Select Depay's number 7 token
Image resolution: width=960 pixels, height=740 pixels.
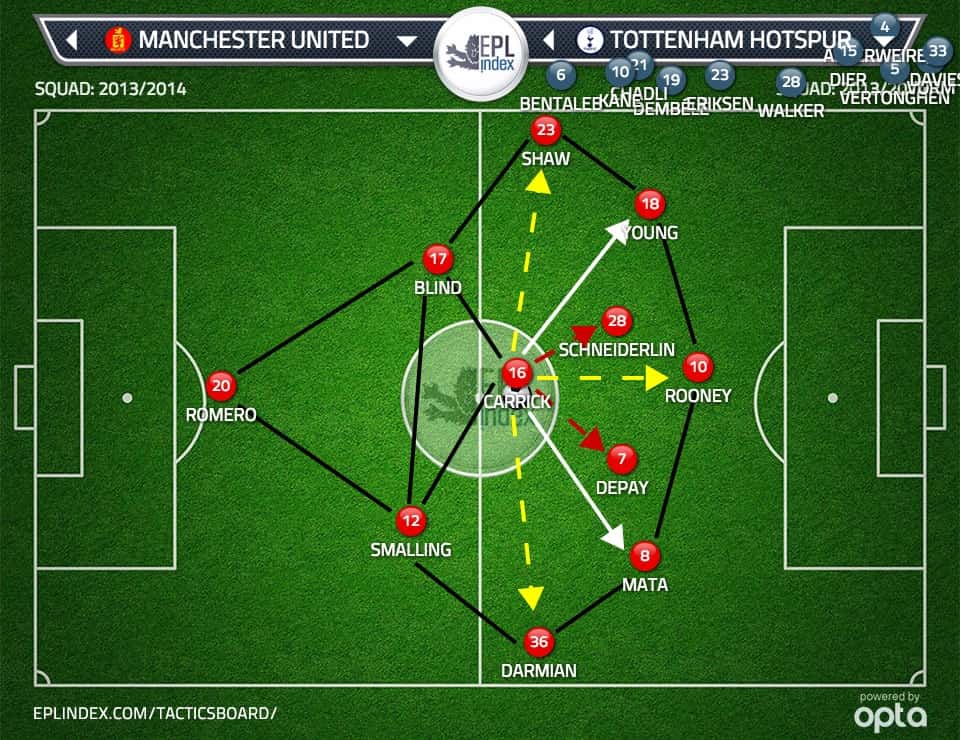point(622,460)
